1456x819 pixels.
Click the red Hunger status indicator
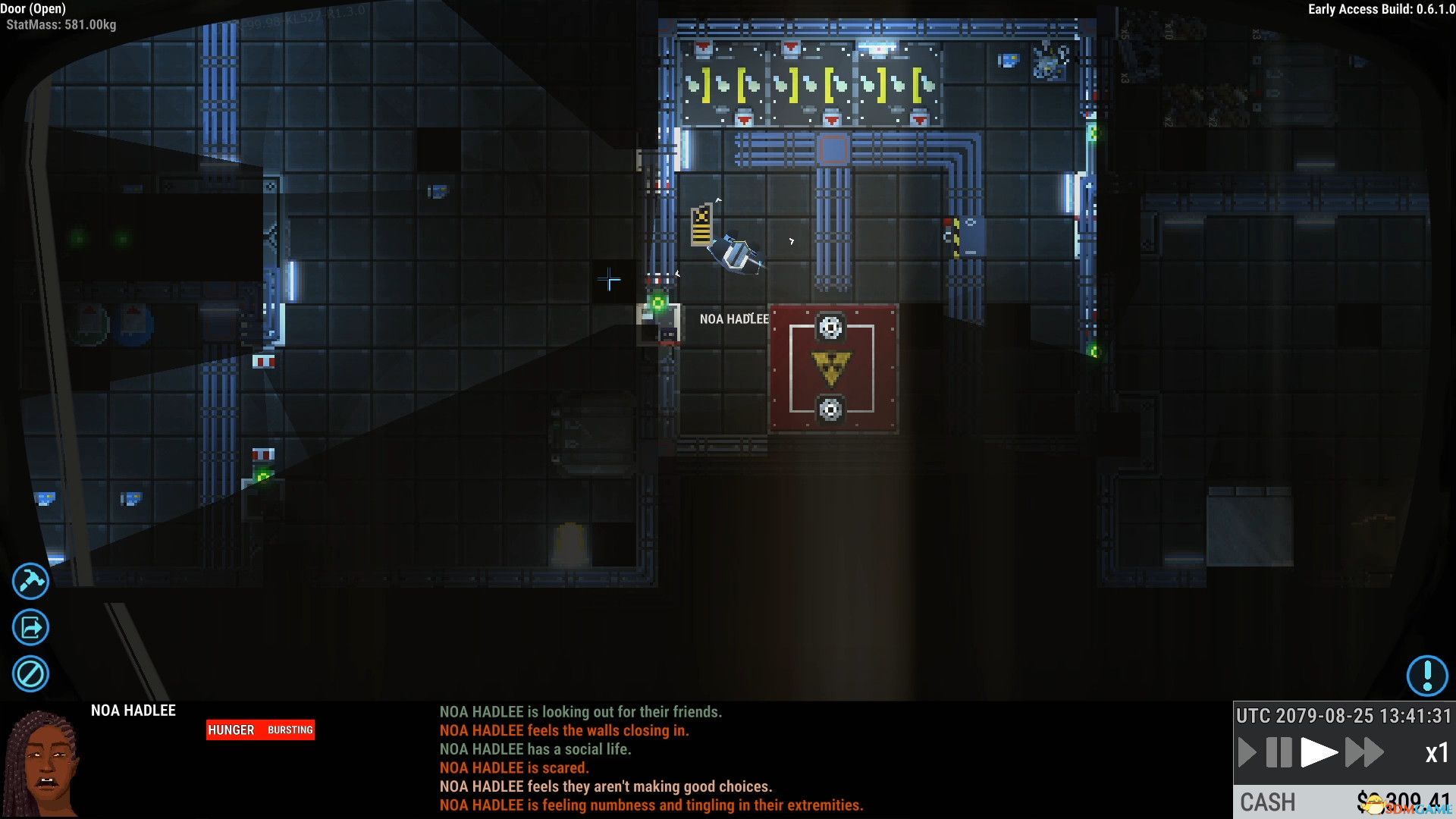pos(260,730)
